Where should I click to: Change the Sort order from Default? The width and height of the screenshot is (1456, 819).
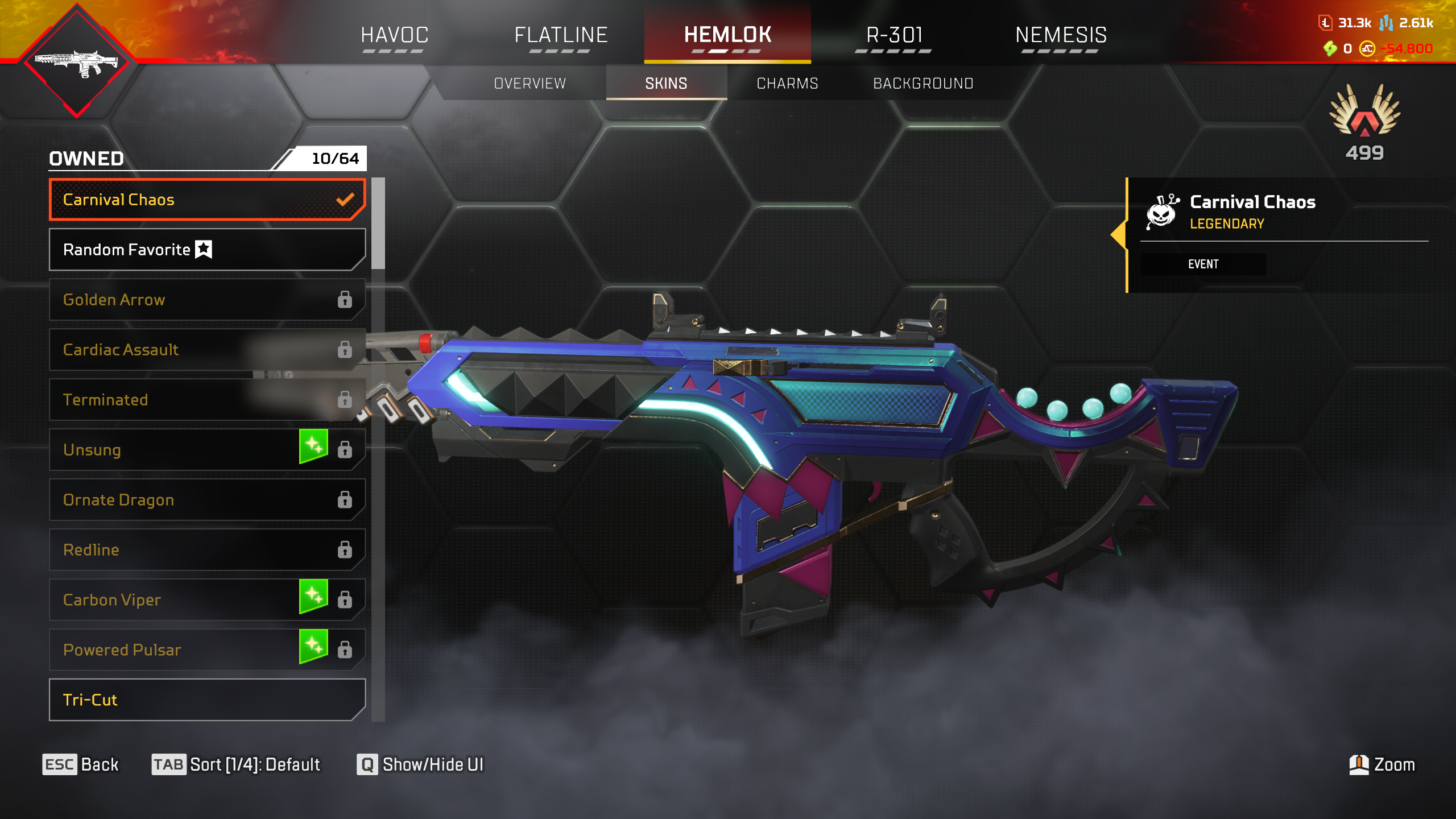point(236,764)
